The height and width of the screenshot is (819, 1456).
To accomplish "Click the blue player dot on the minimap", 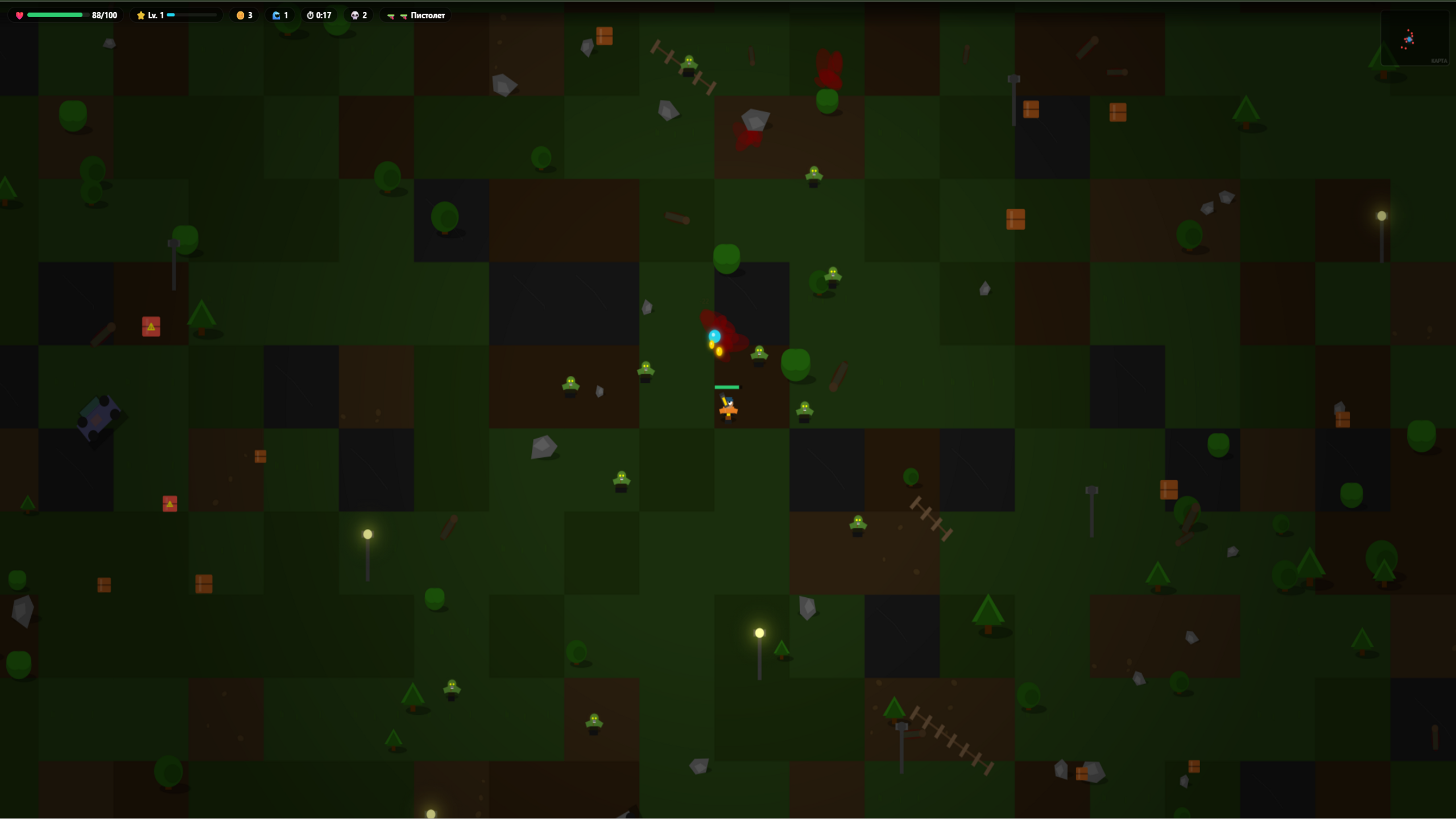I will pyautogui.click(x=1409, y=40).
